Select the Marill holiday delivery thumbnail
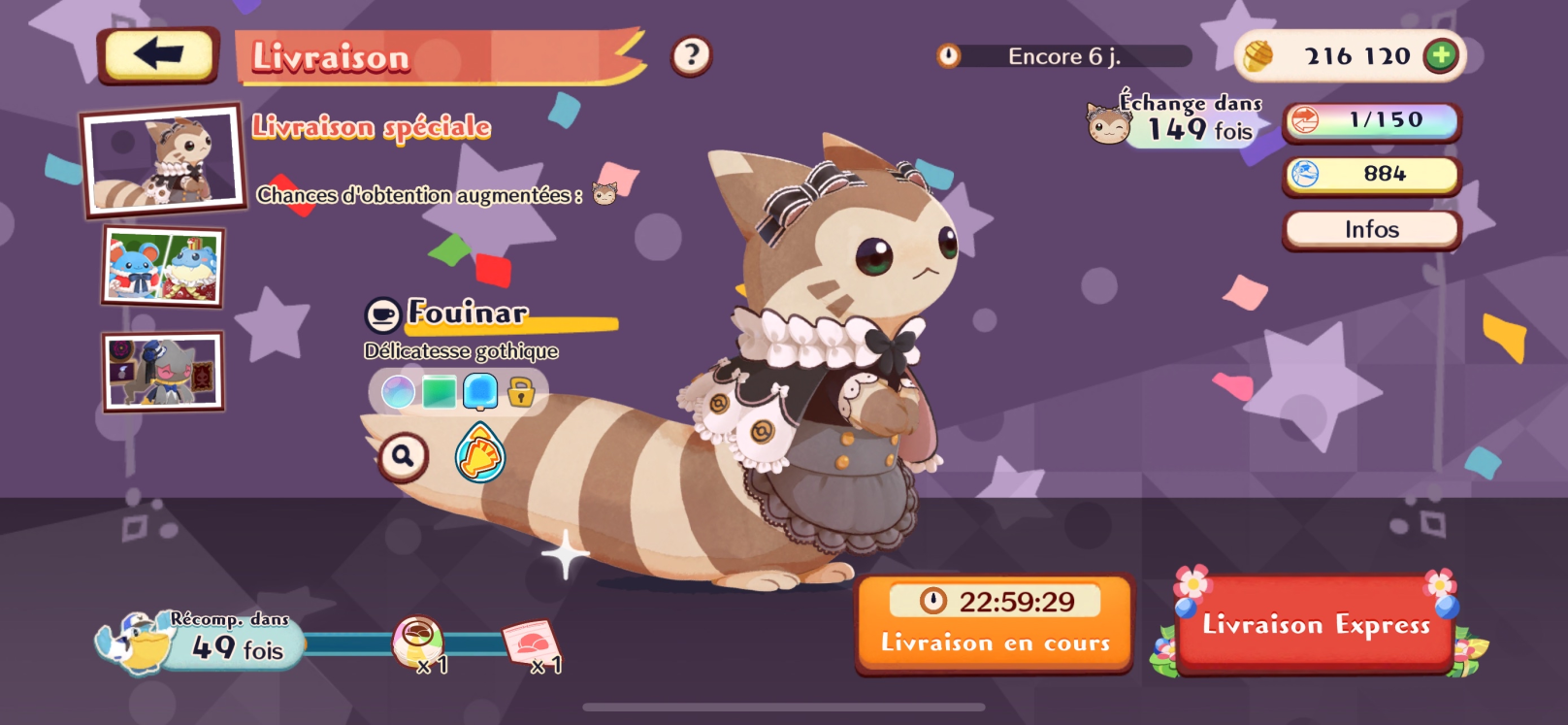Image resolution: width=1568 pixels, height=725 pixels. click(163, 267)
